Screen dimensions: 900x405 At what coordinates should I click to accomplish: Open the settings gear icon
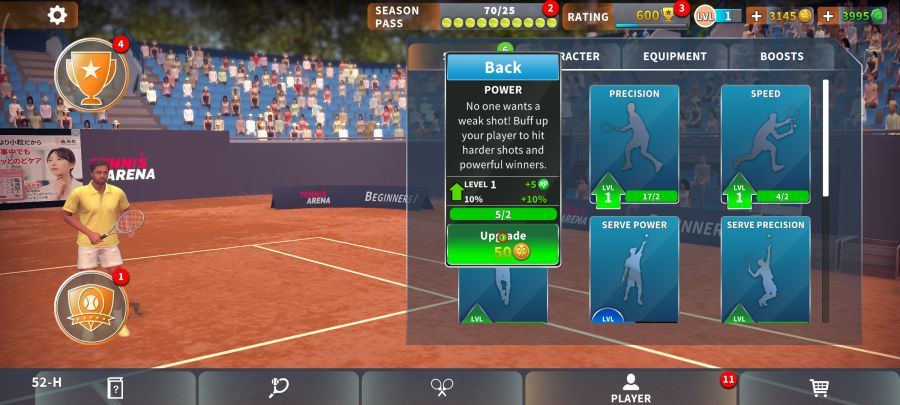pos(58,15)
